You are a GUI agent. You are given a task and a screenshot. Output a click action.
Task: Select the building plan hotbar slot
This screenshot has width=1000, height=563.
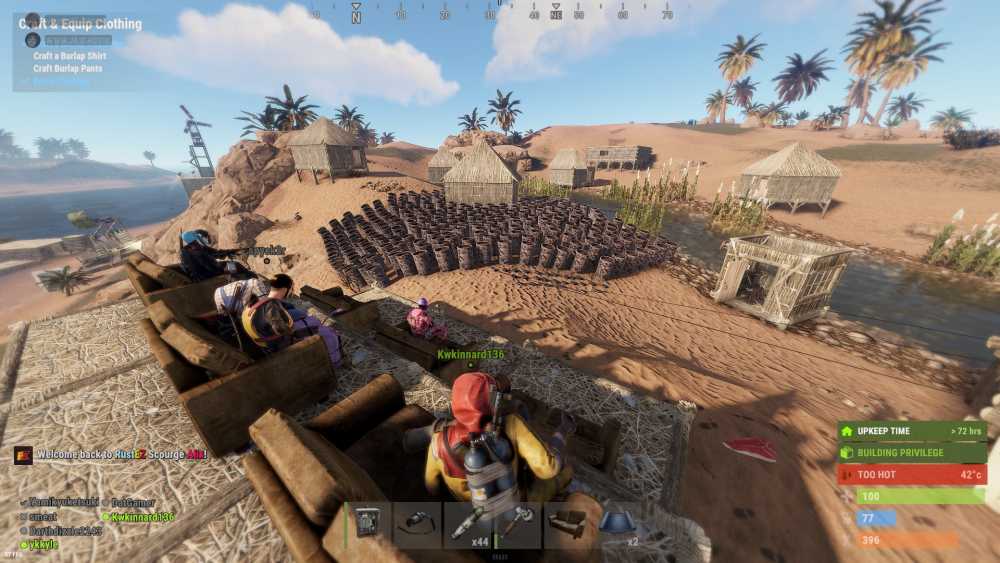tap(368, 525)
